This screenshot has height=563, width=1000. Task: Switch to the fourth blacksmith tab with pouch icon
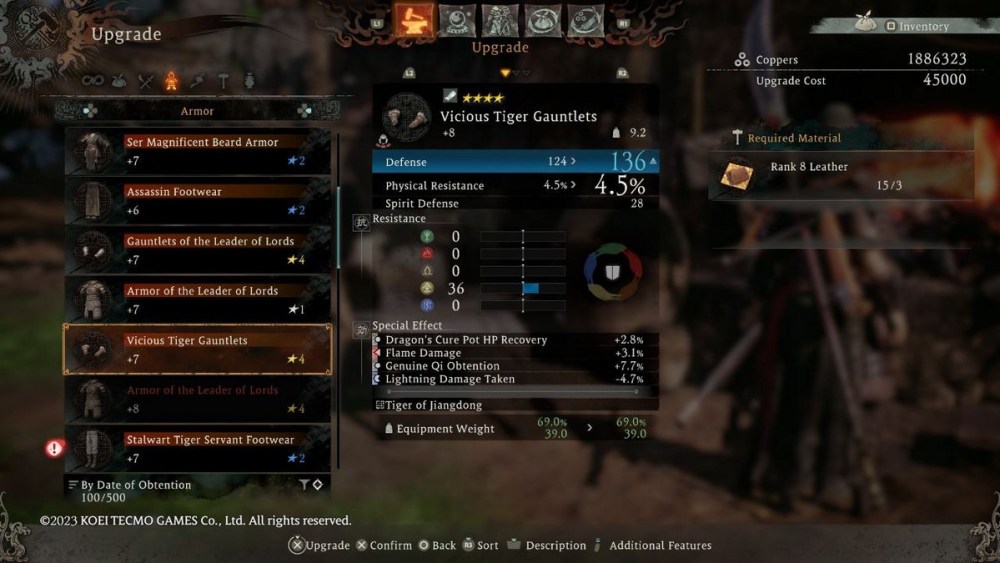pyautogui.click(x=543, y=20)
